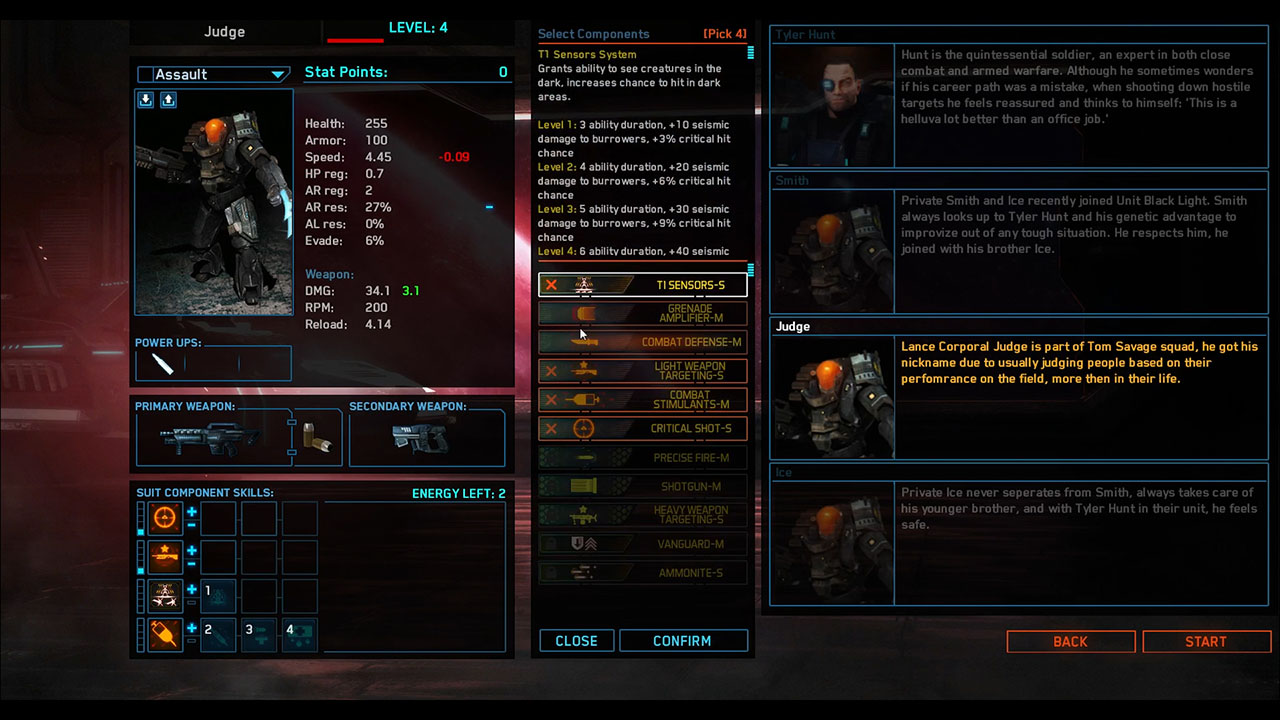This screenshot has height=720, width=1280.
Task: Choose Smith from the squad list
Action: [x=1019, y=244]
